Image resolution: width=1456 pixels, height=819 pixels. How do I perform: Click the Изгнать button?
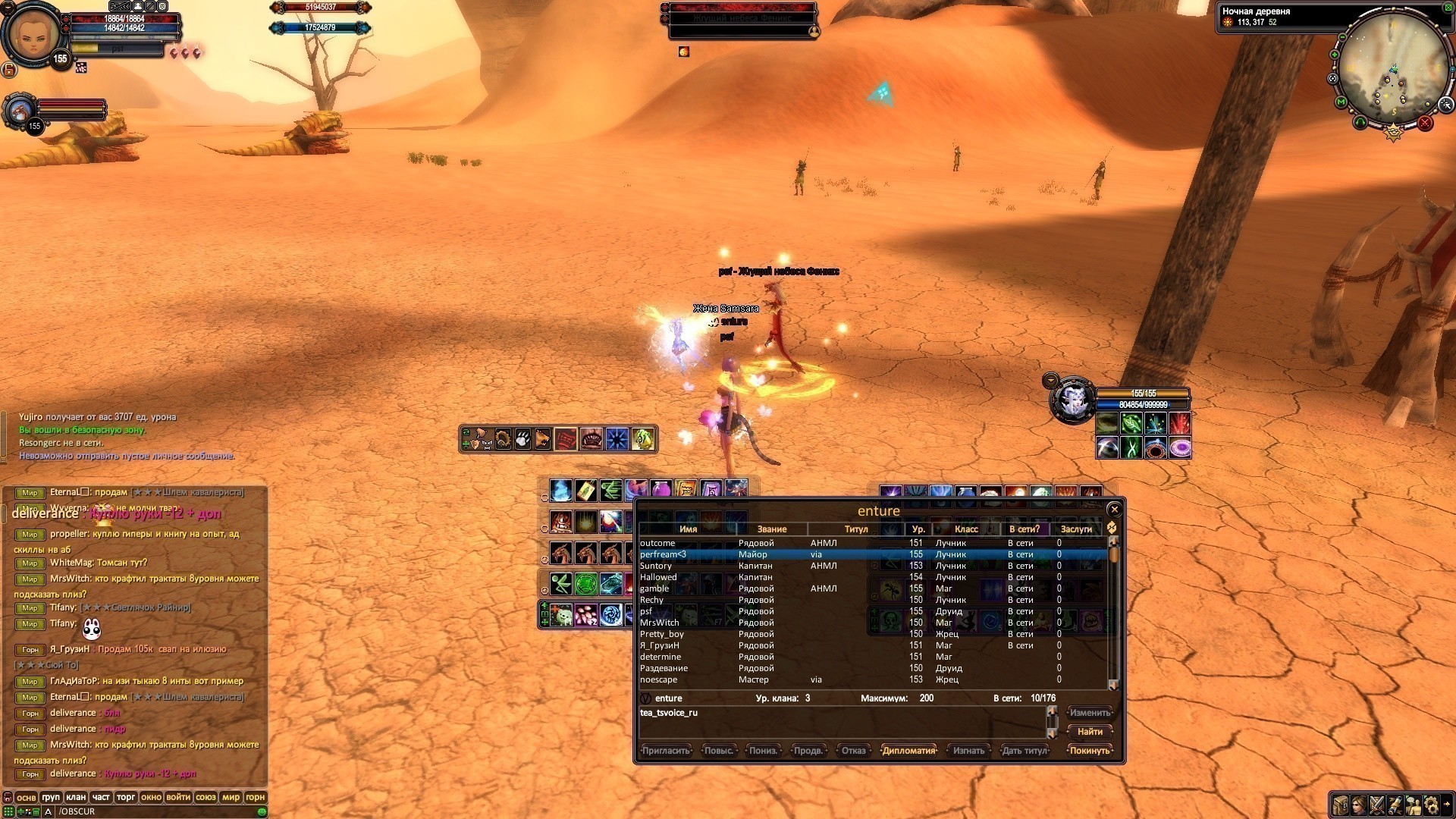[968, 751]
